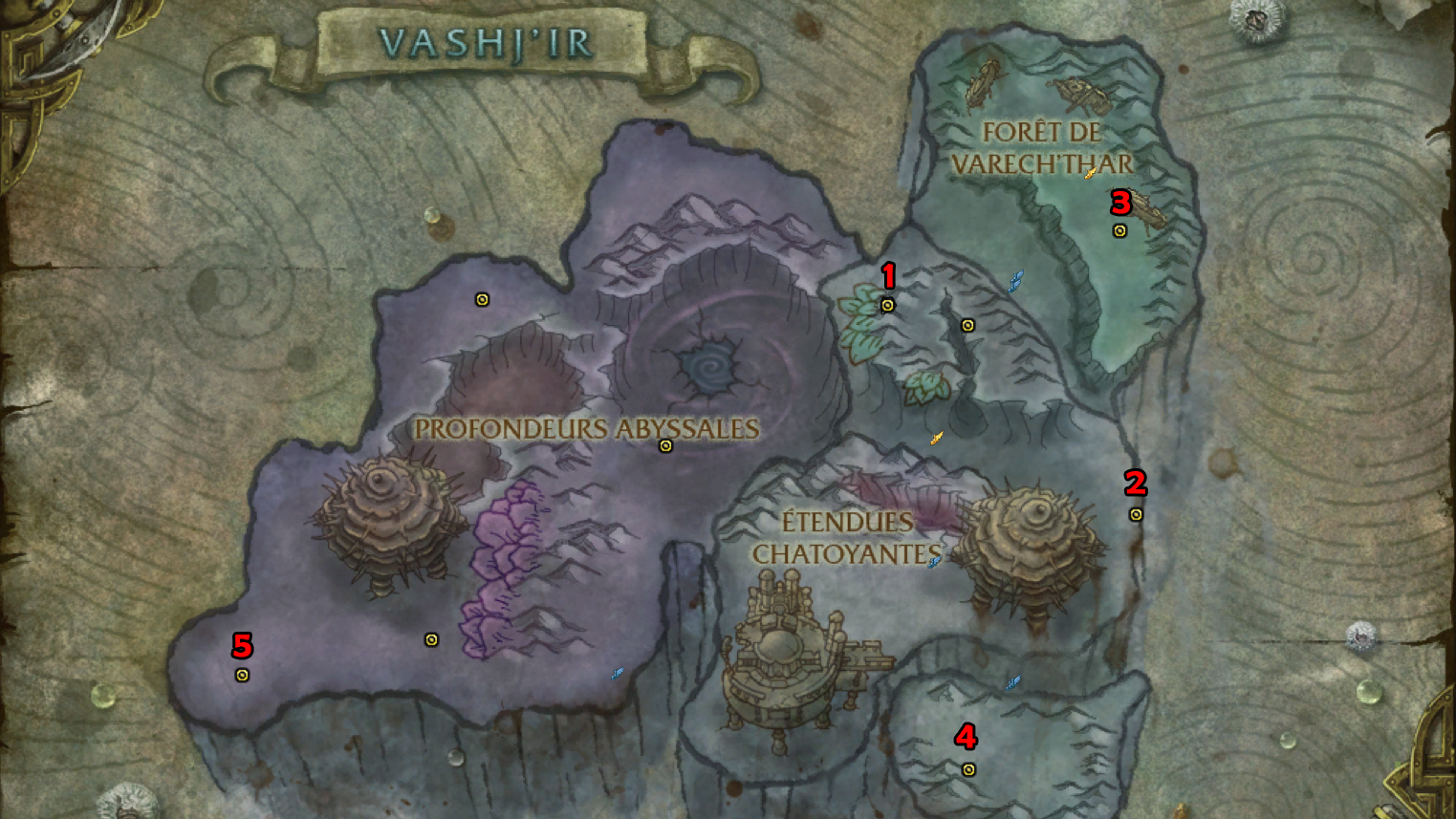Select map marker number 1
The image size is (1456, 819).
click(x=887, y=306)
